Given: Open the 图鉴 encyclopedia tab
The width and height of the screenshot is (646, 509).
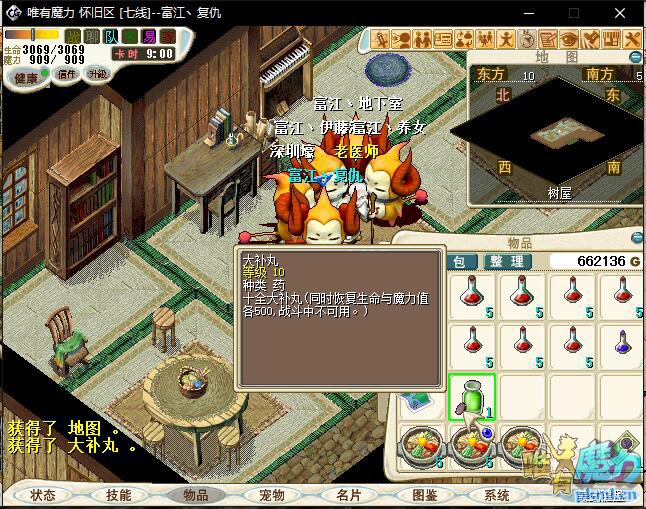Looking at the screenshot, I should pyautogui.click(x=424, y=495).
